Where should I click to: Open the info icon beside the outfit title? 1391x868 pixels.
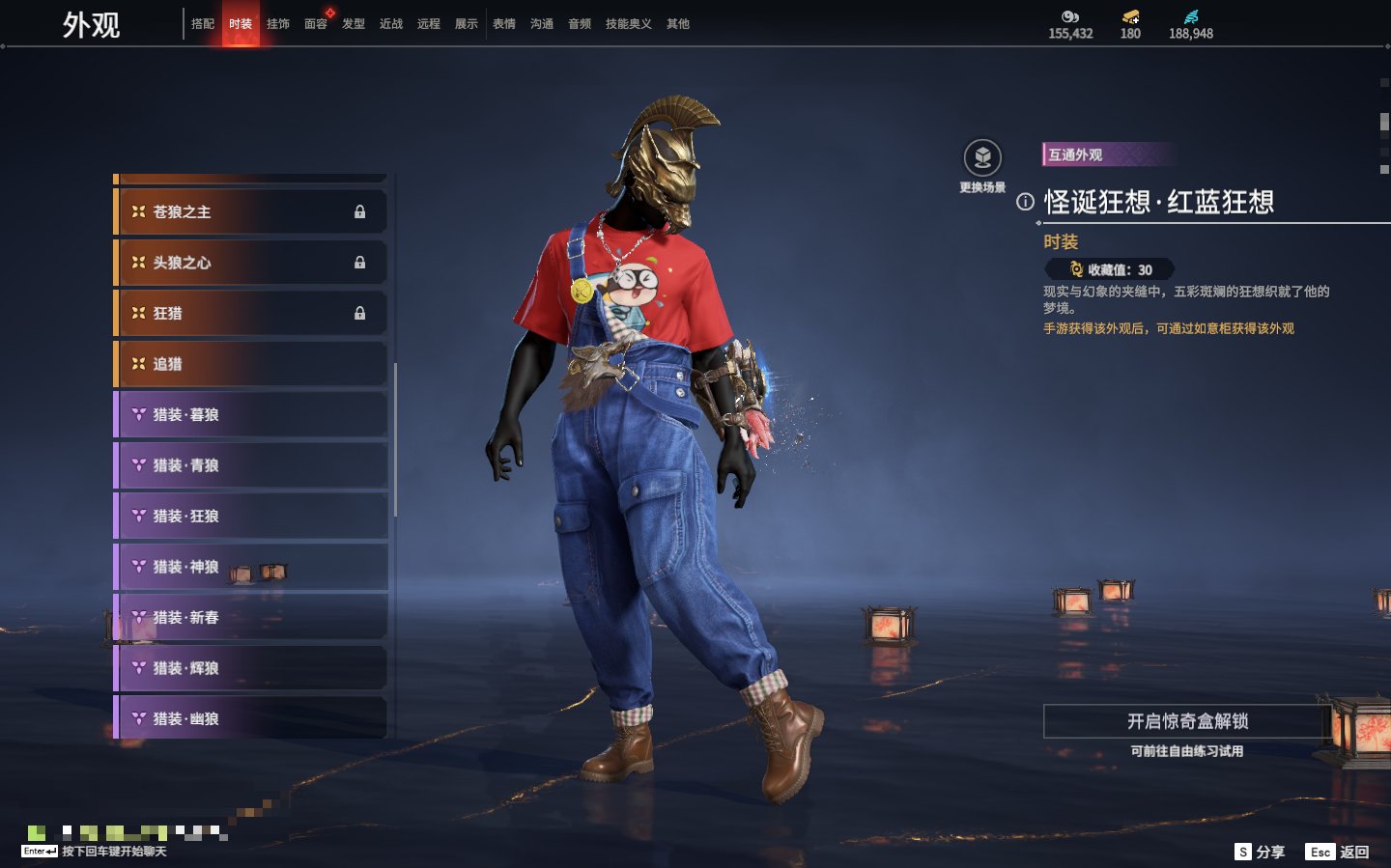tap(1025, 202)
